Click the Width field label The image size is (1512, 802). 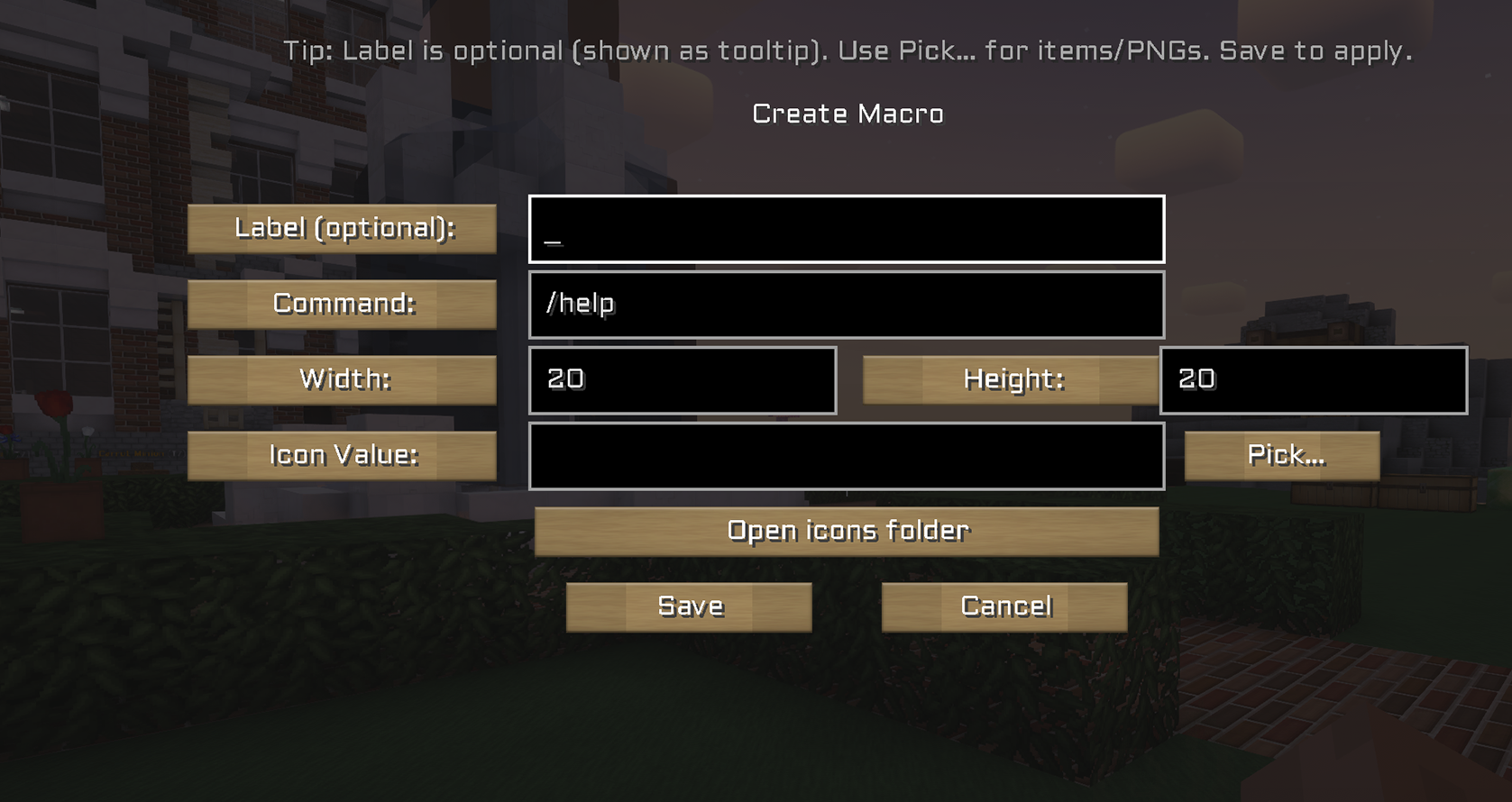(x=342, y=379)
